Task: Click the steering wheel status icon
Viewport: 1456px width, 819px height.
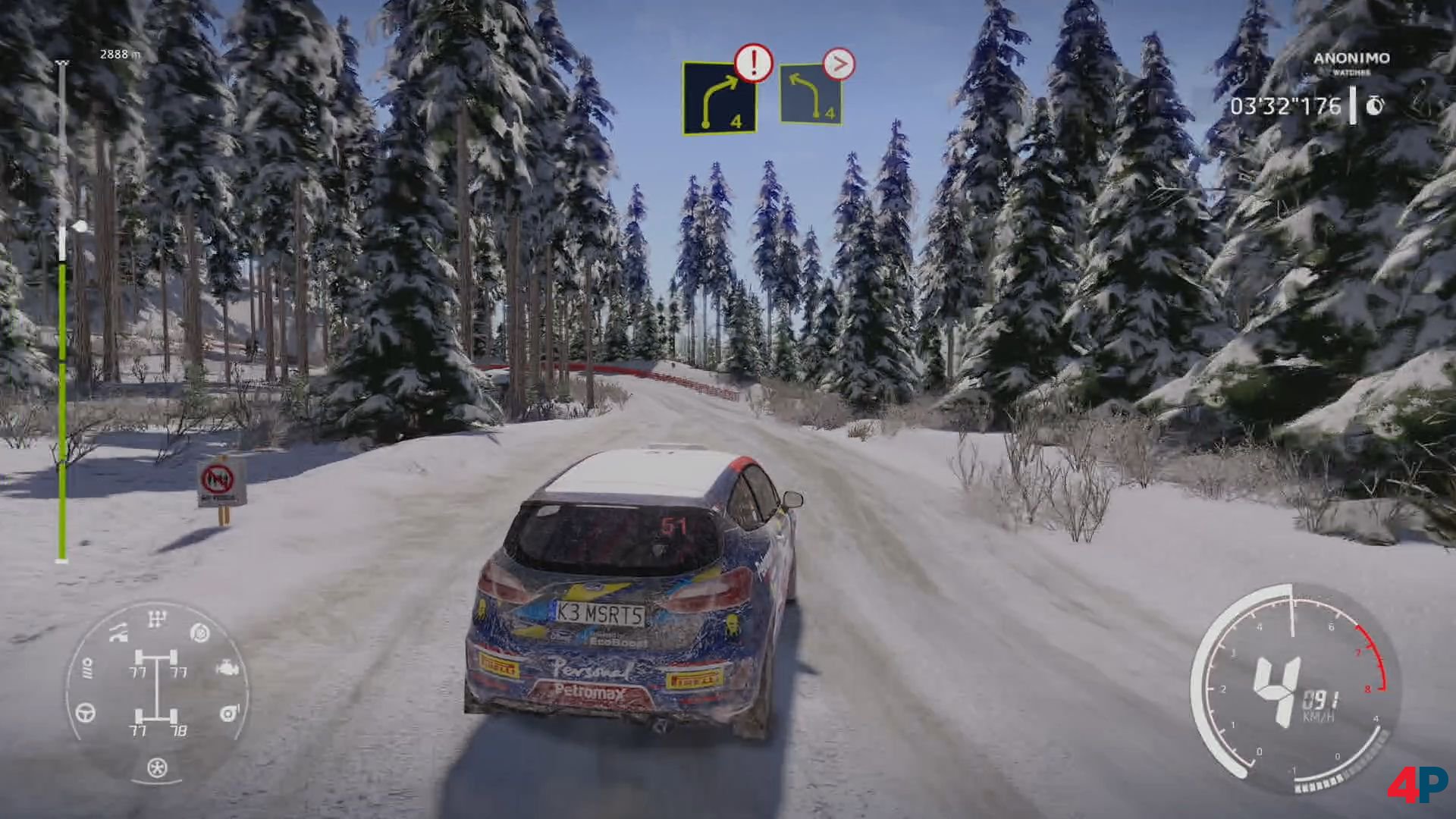Action: 86,712
